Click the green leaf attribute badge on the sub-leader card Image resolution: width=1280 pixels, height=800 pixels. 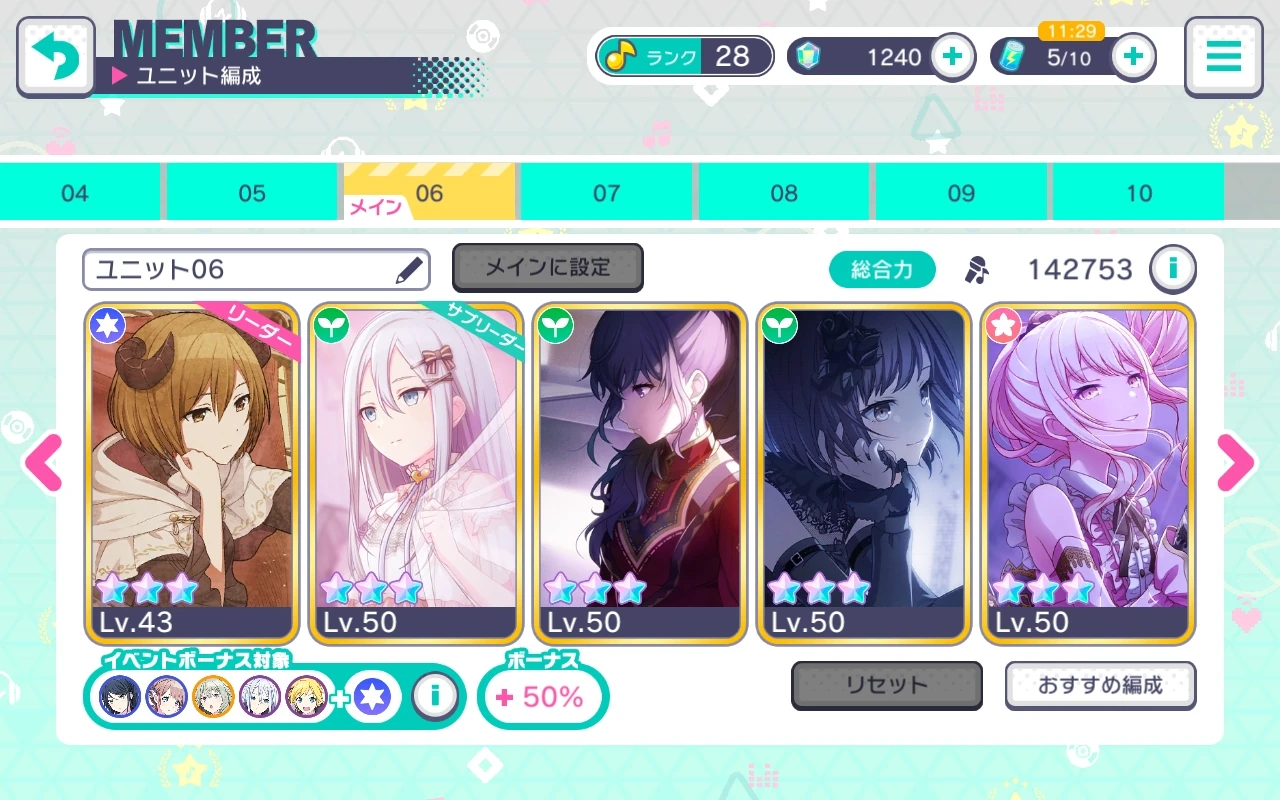tap(332, 324)
